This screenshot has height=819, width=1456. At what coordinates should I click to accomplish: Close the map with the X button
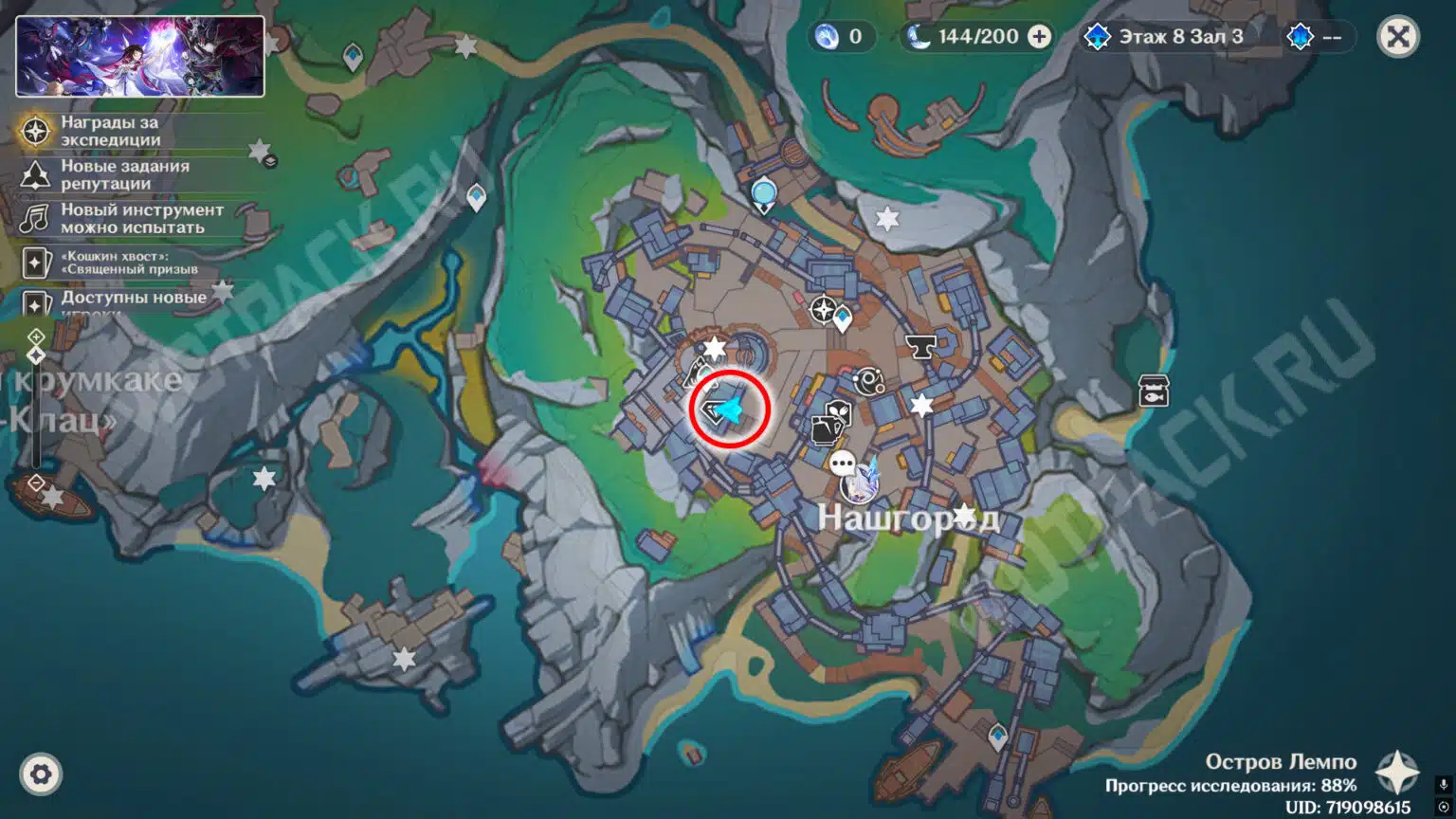click(1397, 37)
